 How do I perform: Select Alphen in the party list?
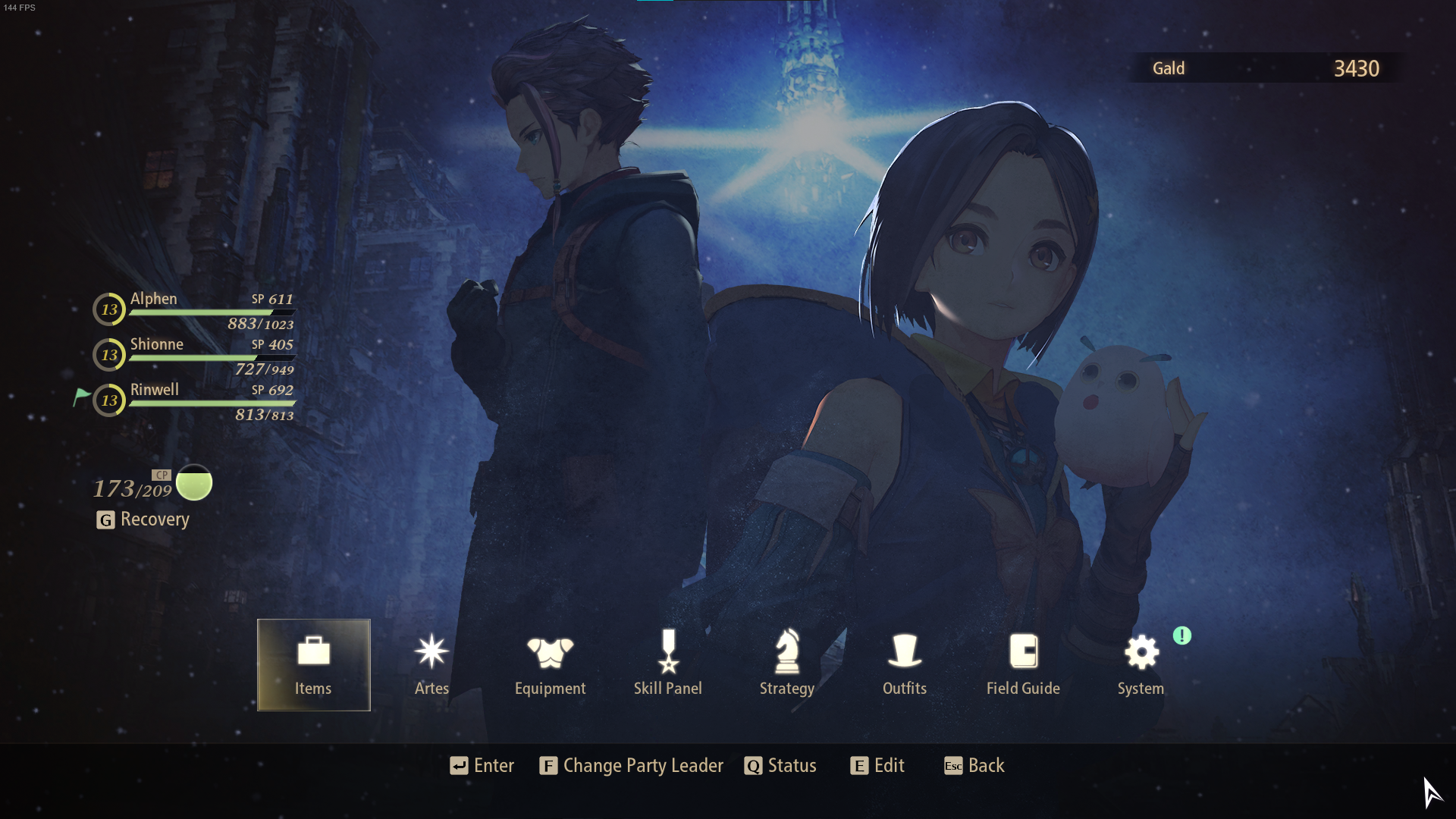194,310
